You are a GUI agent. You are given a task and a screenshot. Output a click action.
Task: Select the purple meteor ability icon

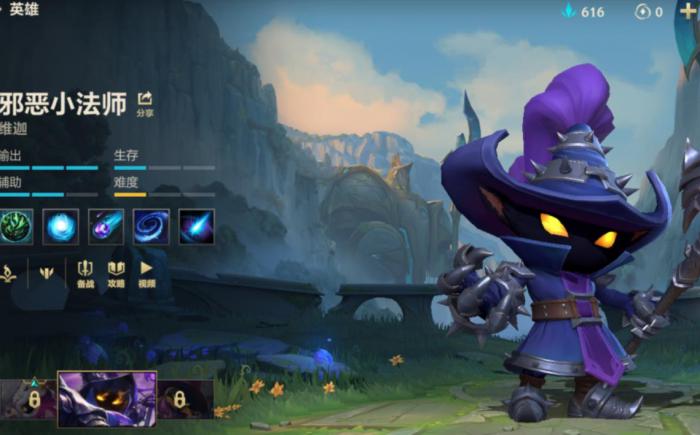(x=106, y=226)
